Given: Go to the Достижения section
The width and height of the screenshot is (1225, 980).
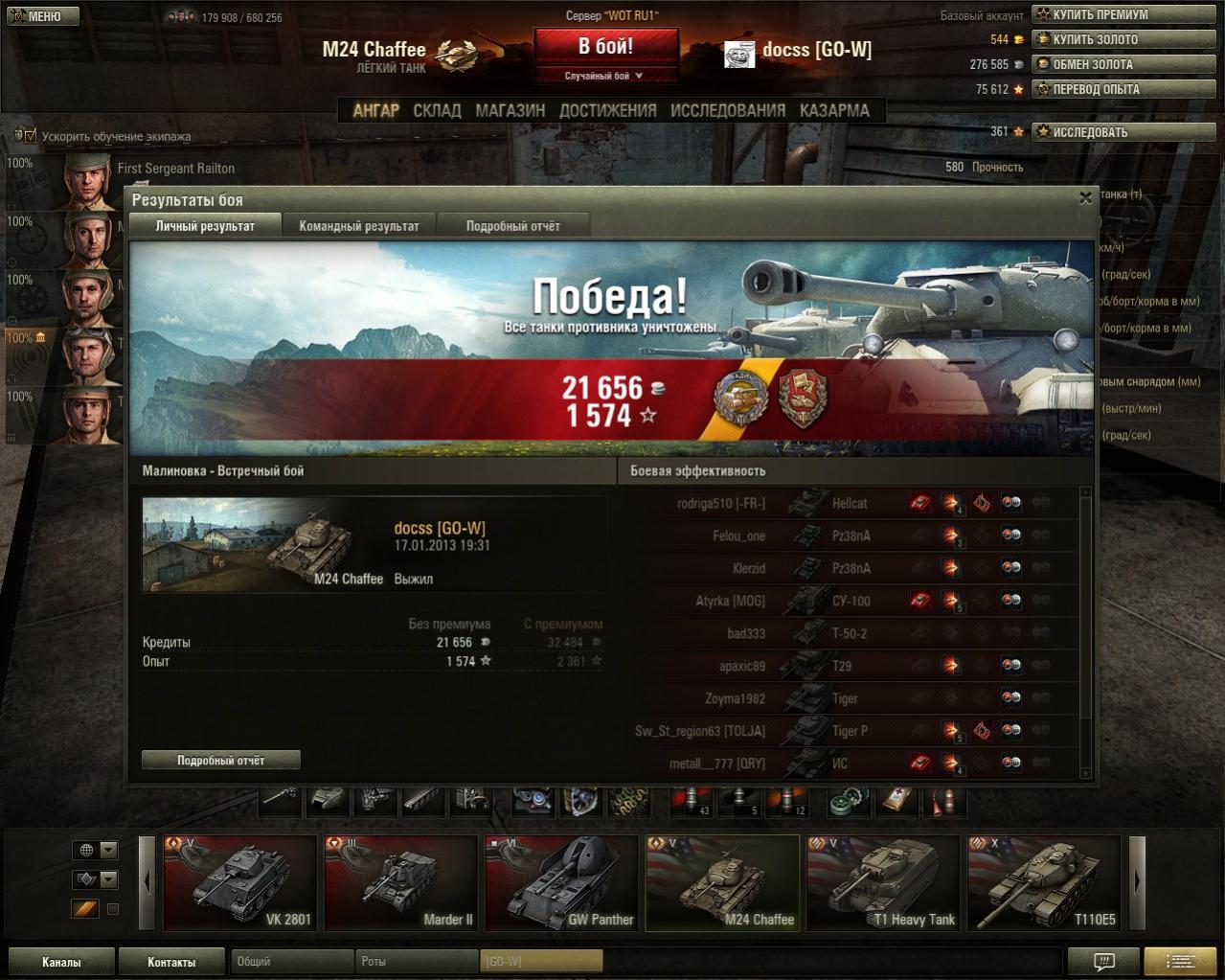Looking at the screenshot, I should click(x=607, y=110).
